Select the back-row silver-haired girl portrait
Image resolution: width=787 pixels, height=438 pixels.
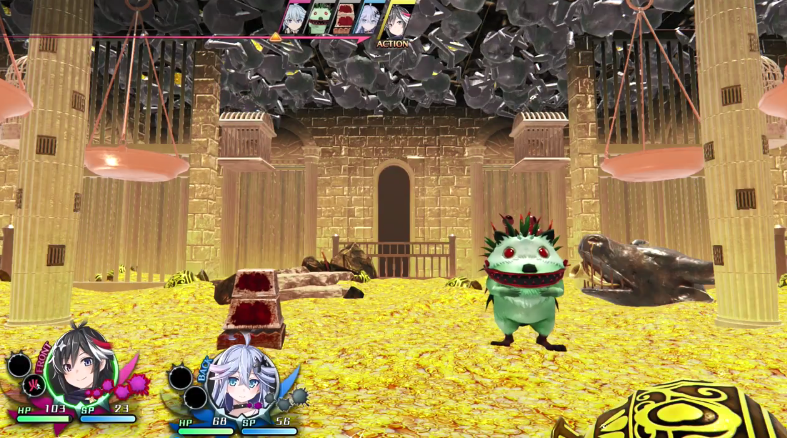(238, 381)
